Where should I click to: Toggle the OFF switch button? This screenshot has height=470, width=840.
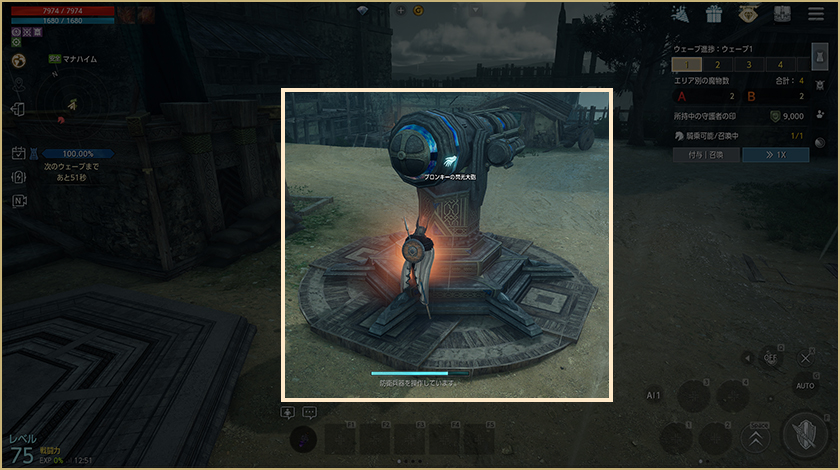point(770,357)
